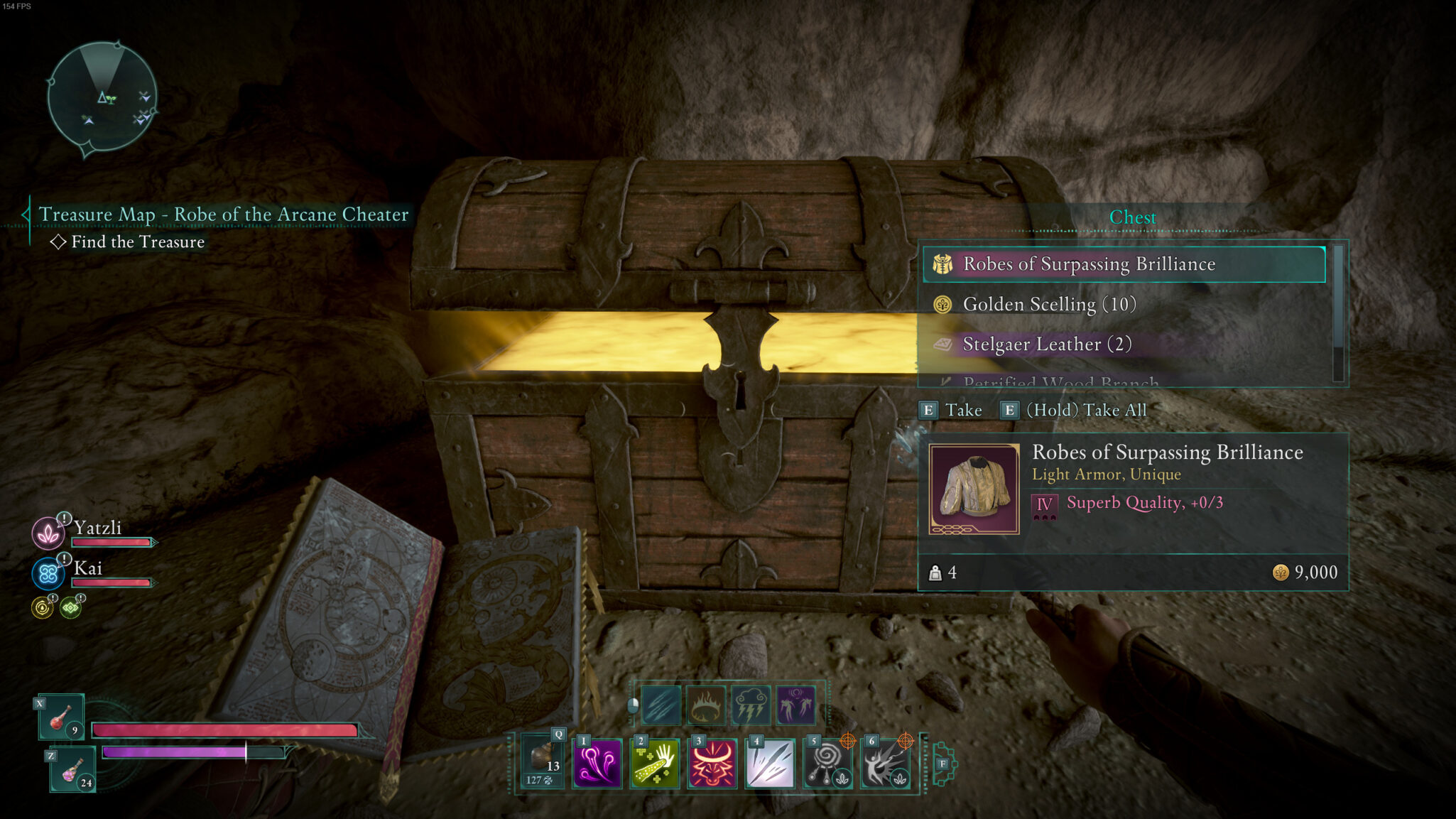Click the chest loot list scrollbar
Image resolution: width=1456 pixels, height=819 pixels.
pyautogui.click(x=1338, y=313)
